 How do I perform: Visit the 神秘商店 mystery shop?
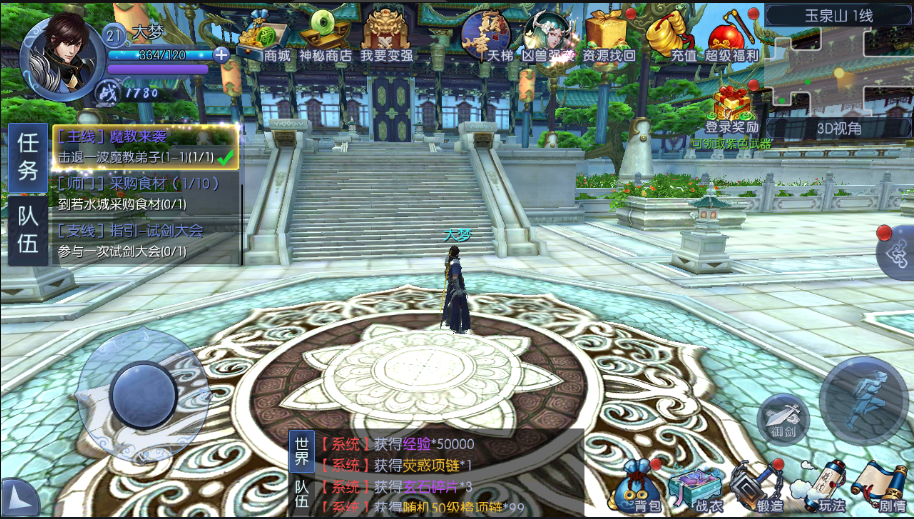tap(324, 38)
